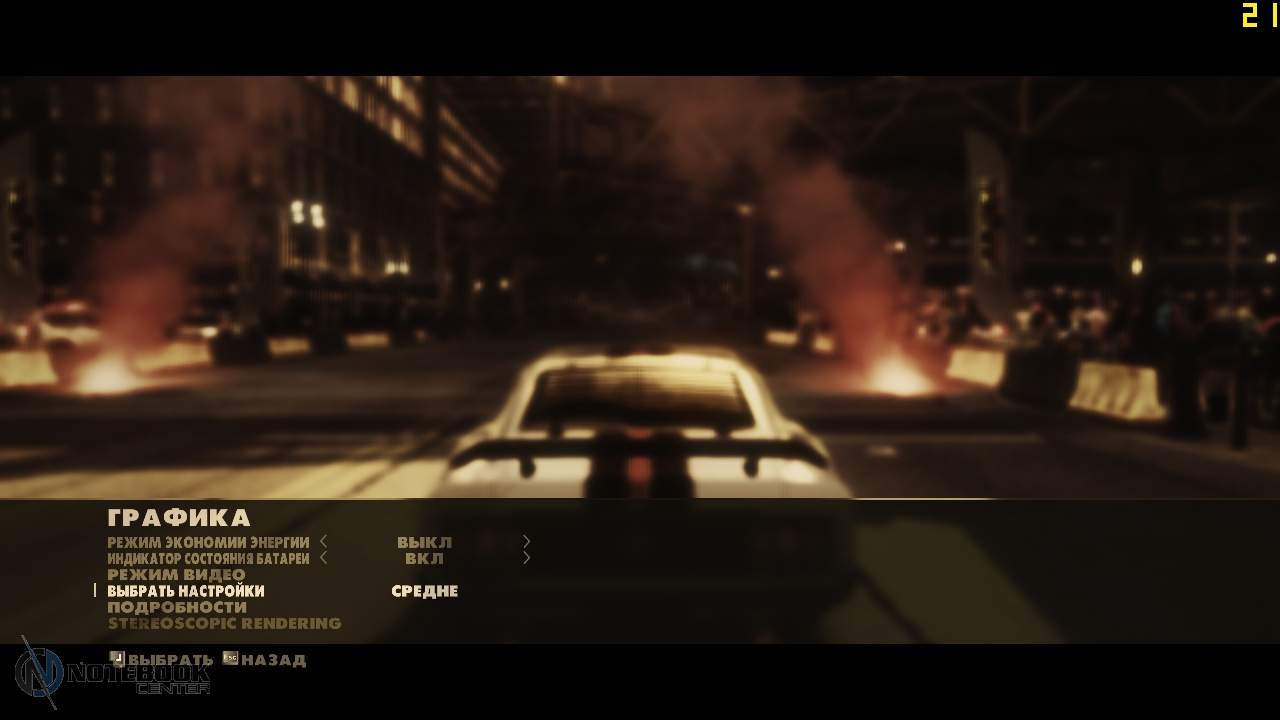Select the ИНДИКАТОР СОСТОЯНИЯ БАТАРЕИ row label
Screen dimensions: 1280x720
(208, 558)
